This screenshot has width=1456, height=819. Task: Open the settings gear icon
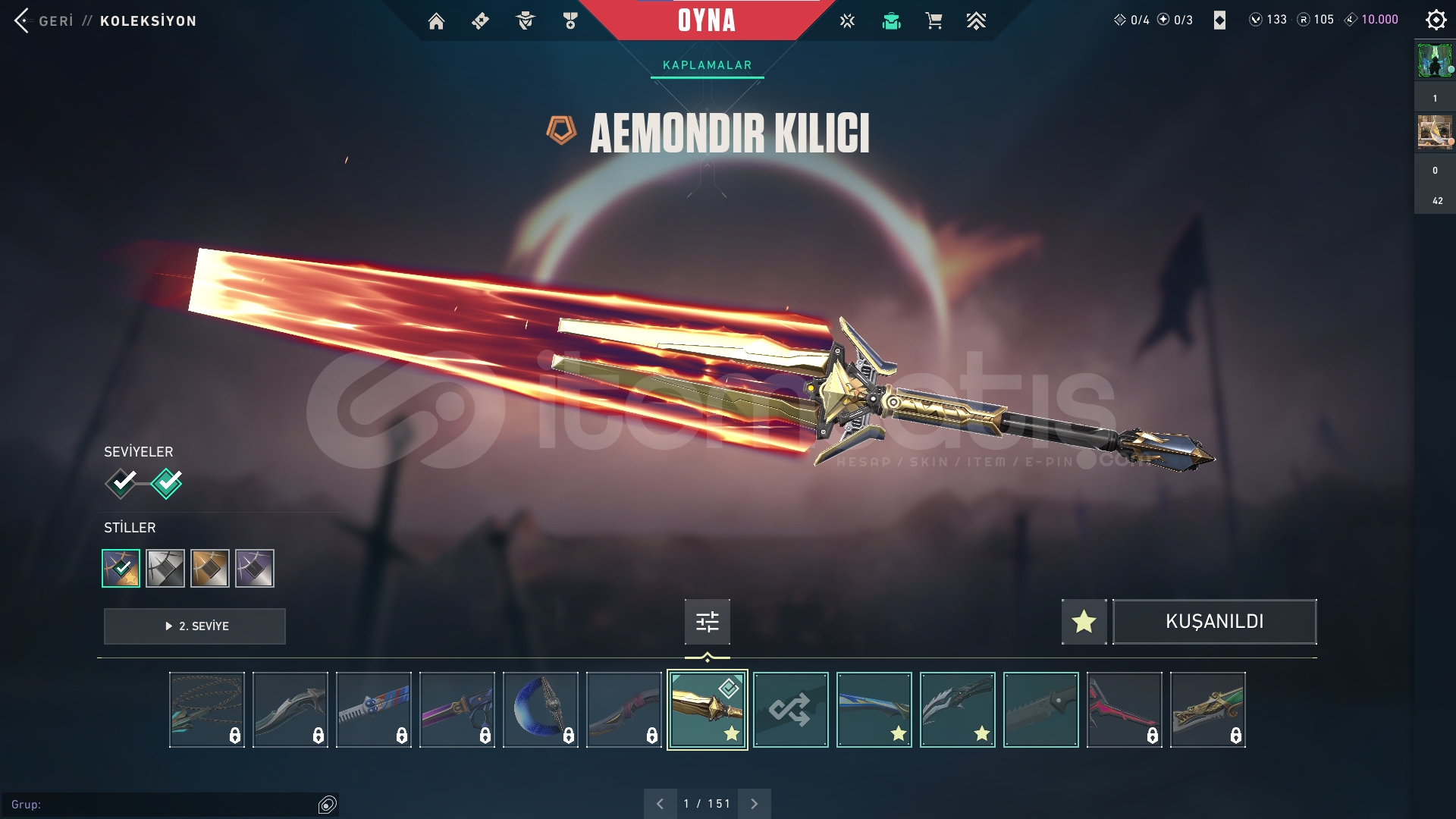(x=1436, y=20)
